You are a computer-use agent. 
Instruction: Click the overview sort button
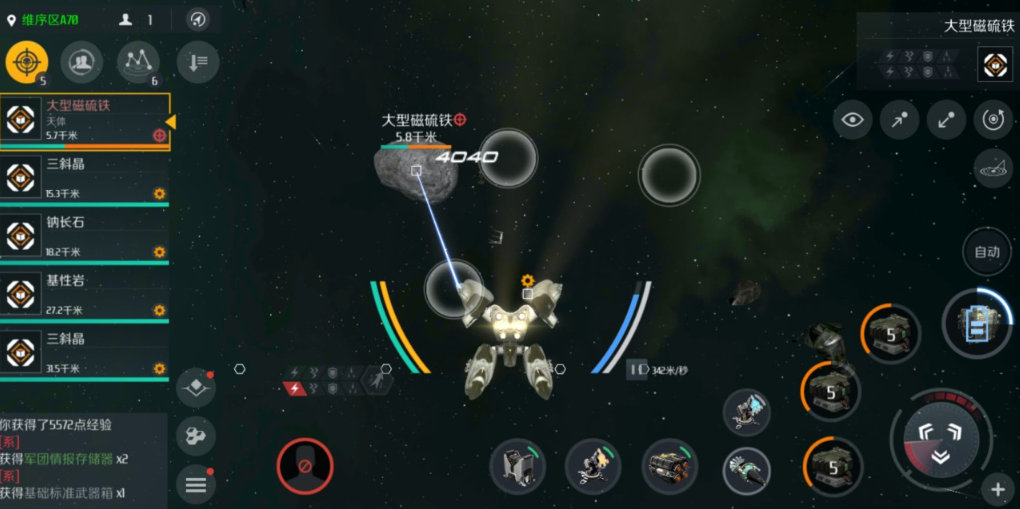[x=197, y=63]
